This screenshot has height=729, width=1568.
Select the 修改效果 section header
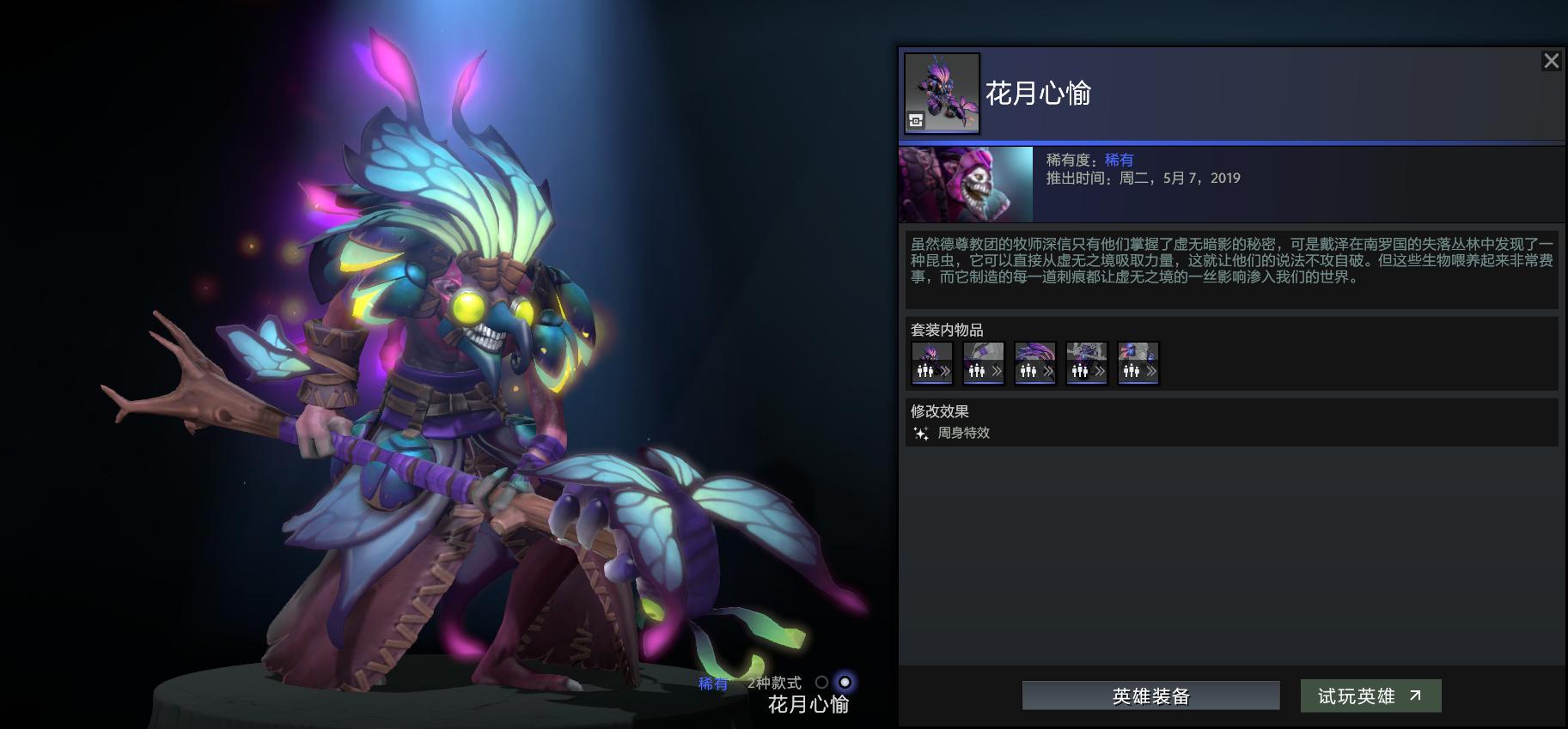pos(939,410)
